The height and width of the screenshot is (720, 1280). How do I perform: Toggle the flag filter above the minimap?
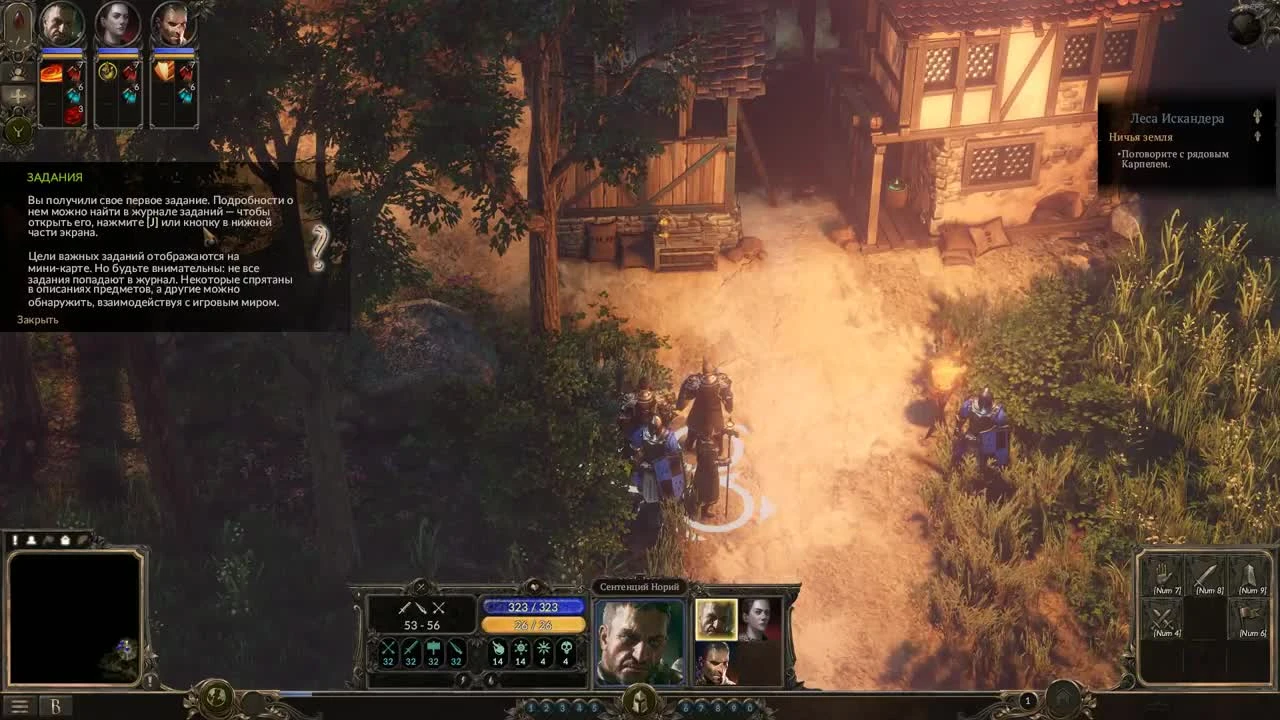click(x=48, y=539)
